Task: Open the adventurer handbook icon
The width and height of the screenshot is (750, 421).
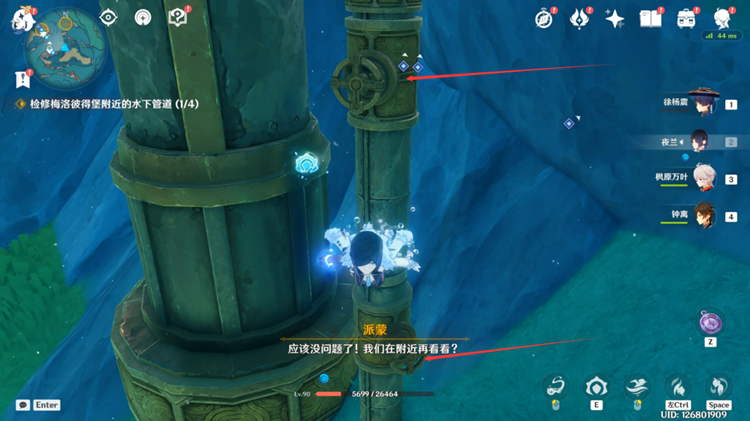Action: point(650,19)
